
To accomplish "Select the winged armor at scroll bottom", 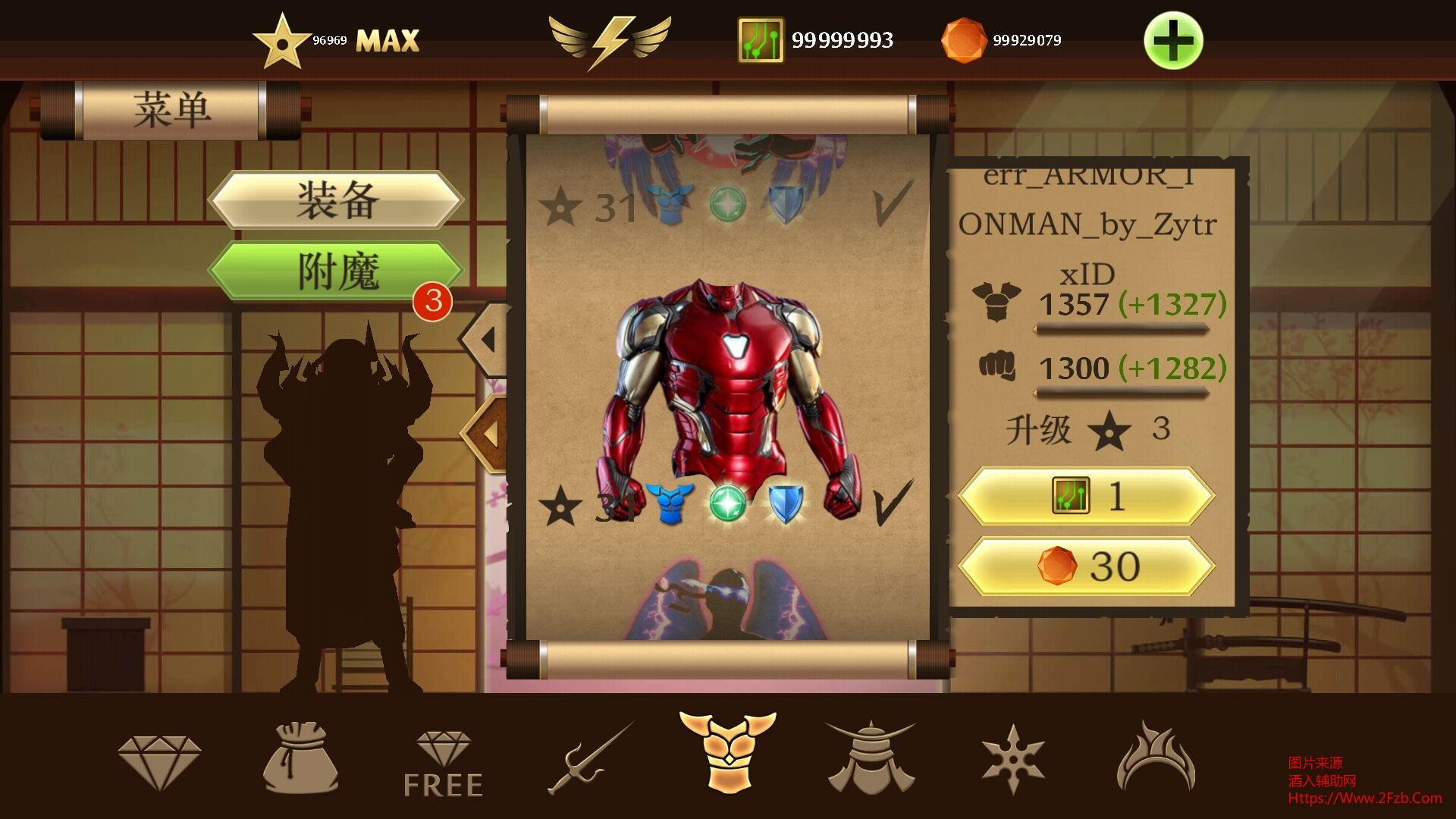I will coord(726,603).
